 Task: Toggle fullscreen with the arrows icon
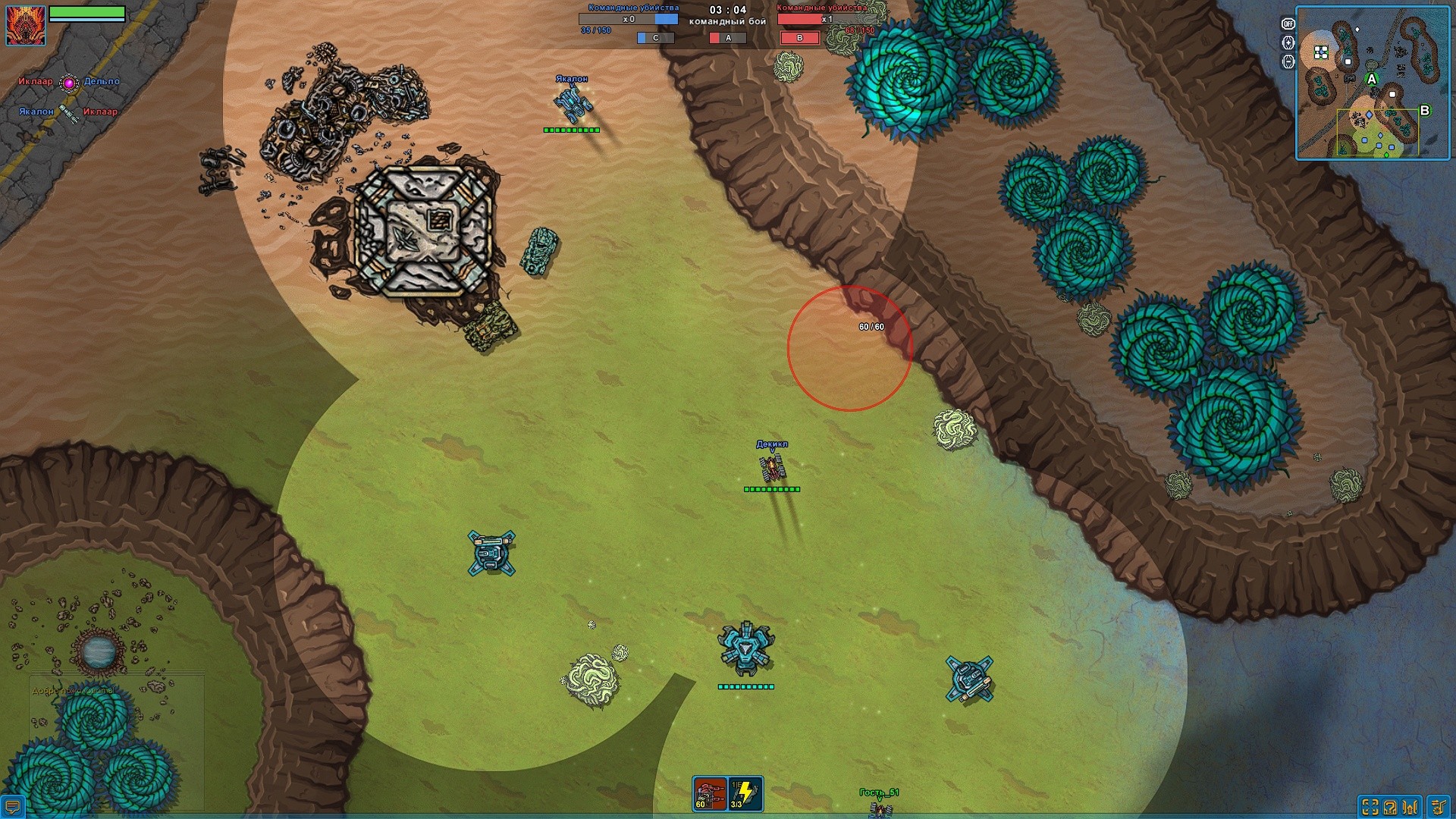[1370, 807]
